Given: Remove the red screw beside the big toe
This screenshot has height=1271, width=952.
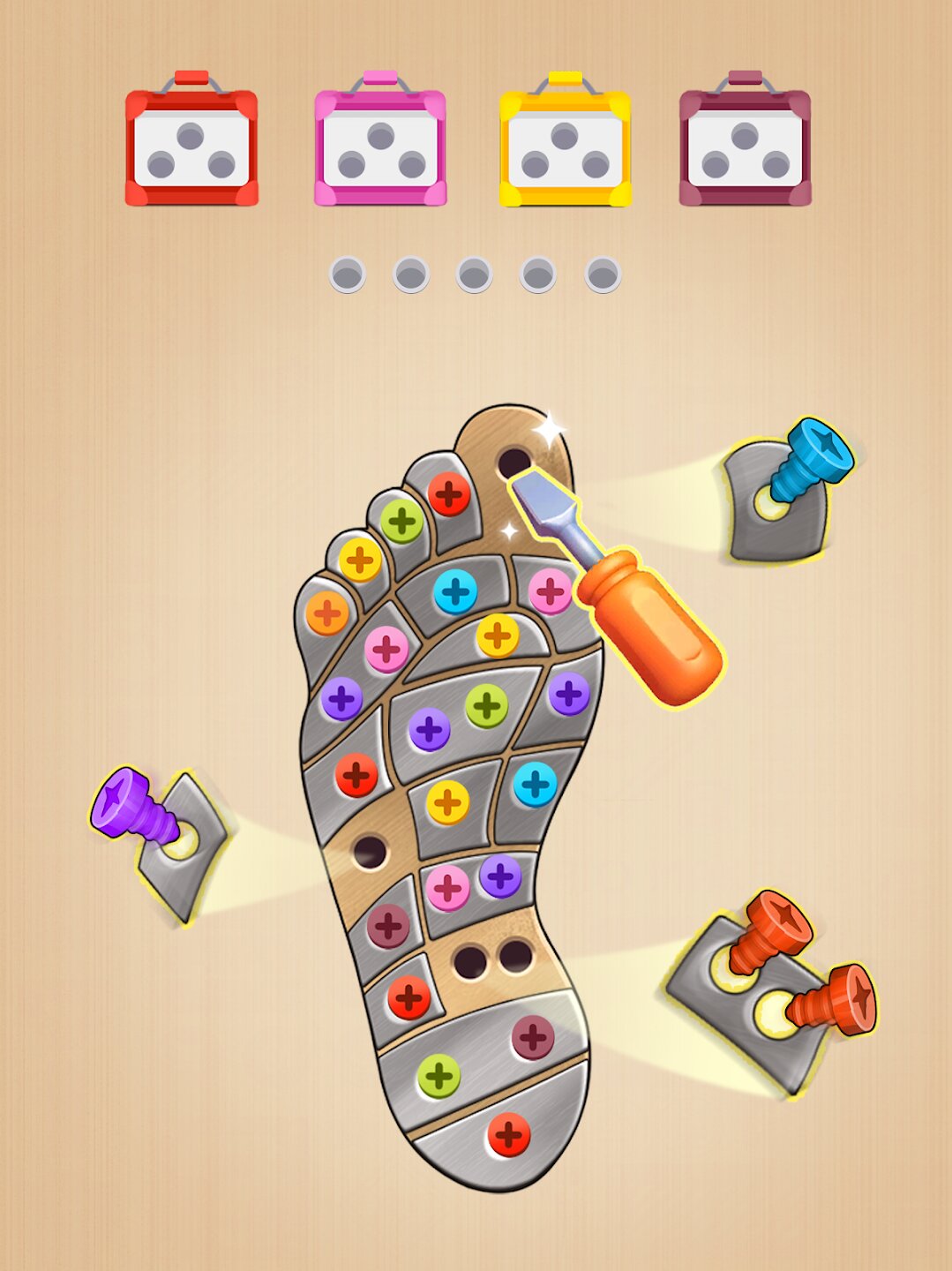Looking at the screenshot, I should [449, 493].
